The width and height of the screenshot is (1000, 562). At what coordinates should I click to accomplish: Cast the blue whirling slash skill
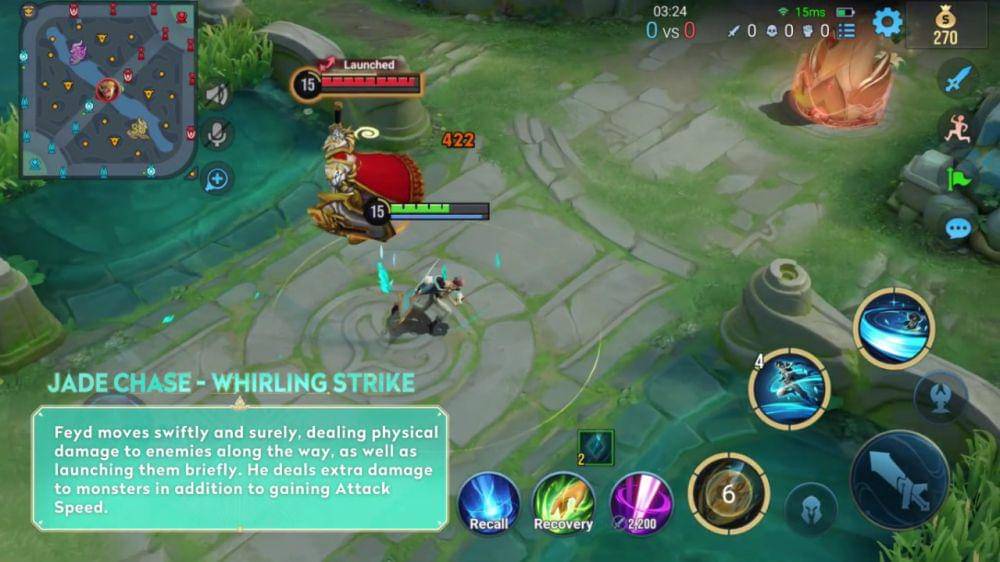[893, 327]
